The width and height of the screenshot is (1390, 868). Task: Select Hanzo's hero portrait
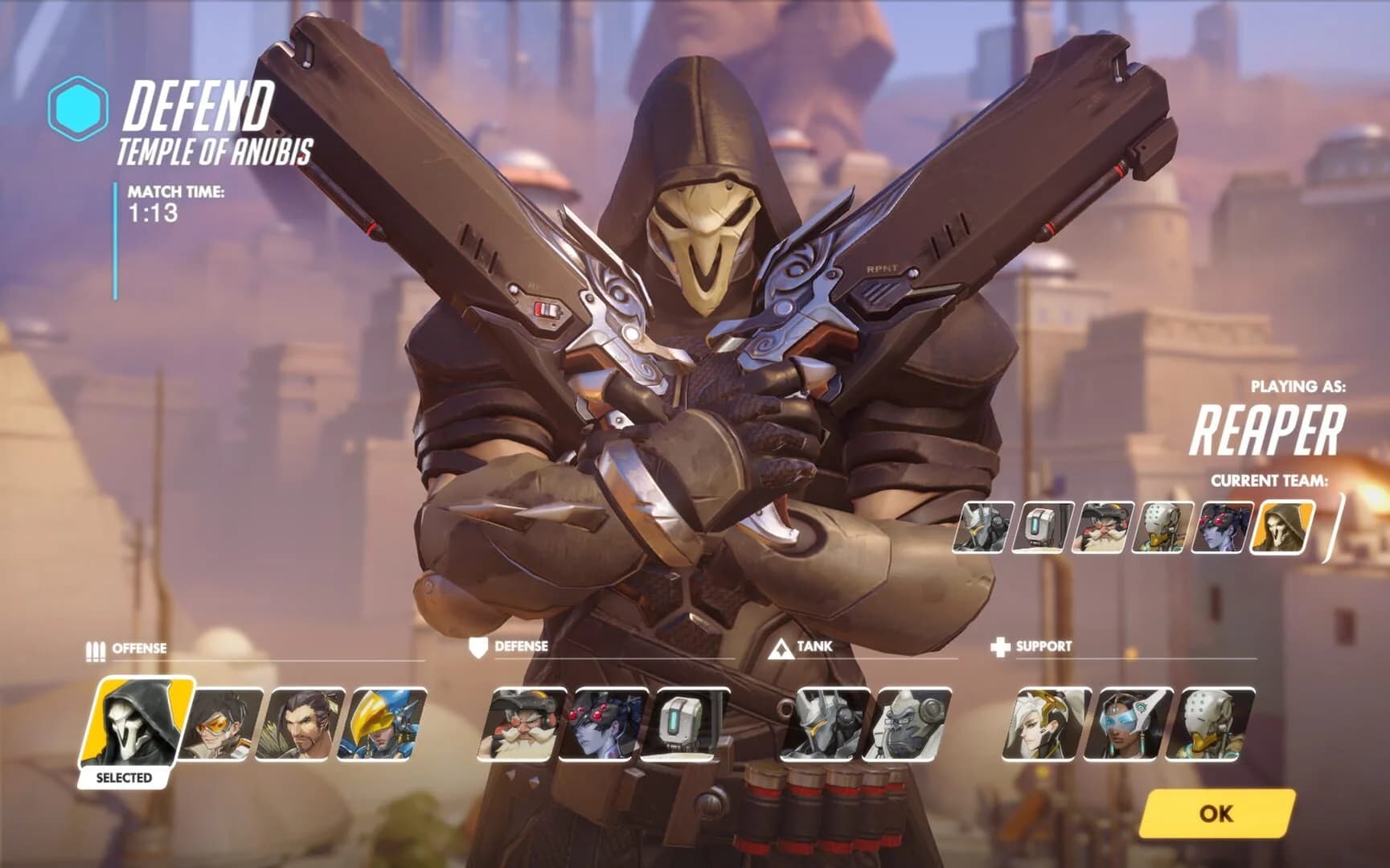pyautogui.click(x=301, y=724)
